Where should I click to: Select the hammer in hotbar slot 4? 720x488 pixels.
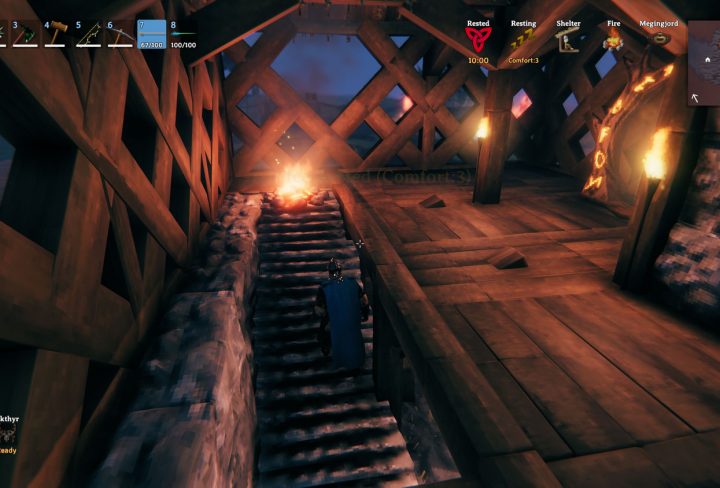tap(57, 35)
